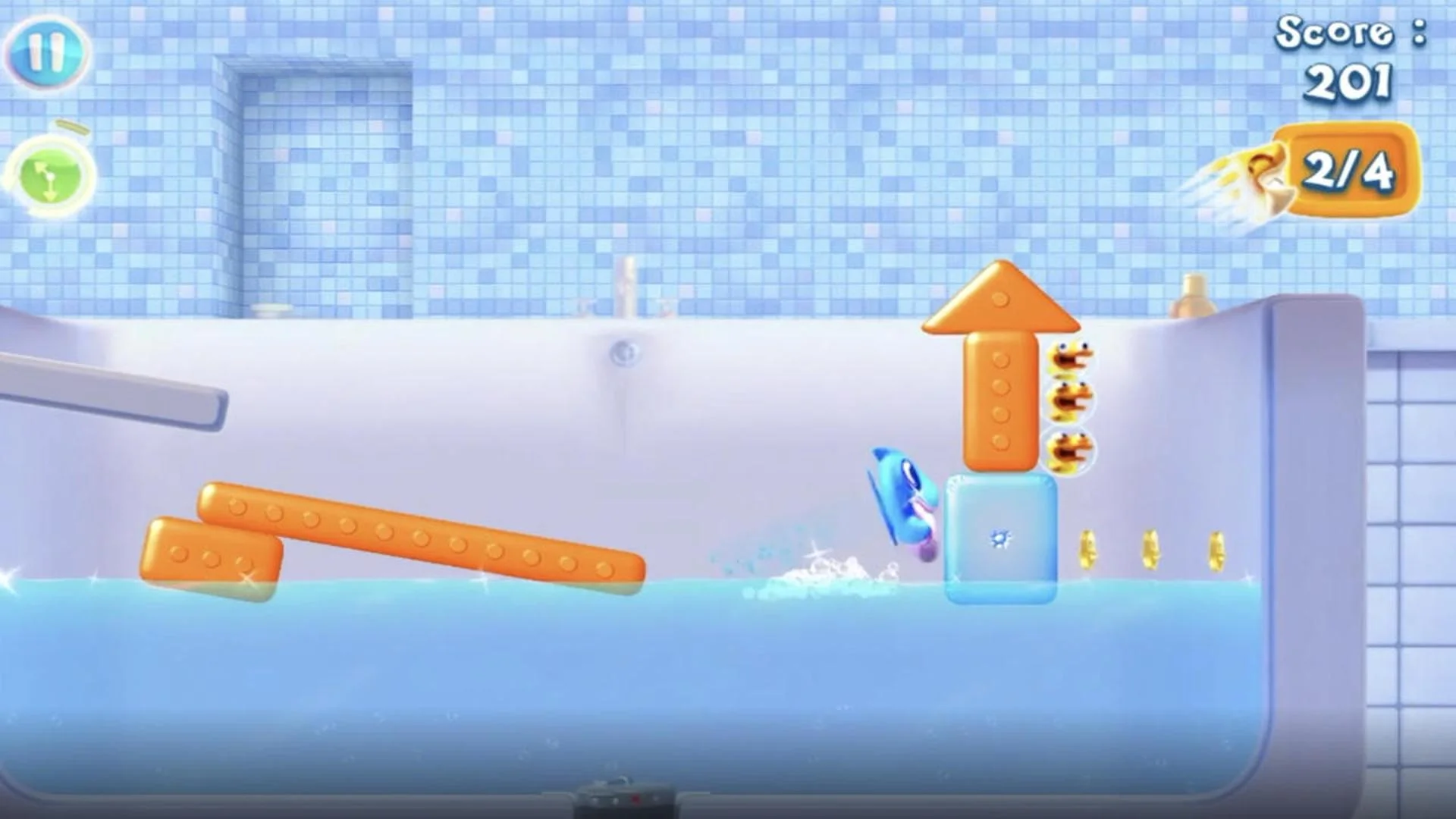Click the ice cube block to break it

click(1001, 538)
